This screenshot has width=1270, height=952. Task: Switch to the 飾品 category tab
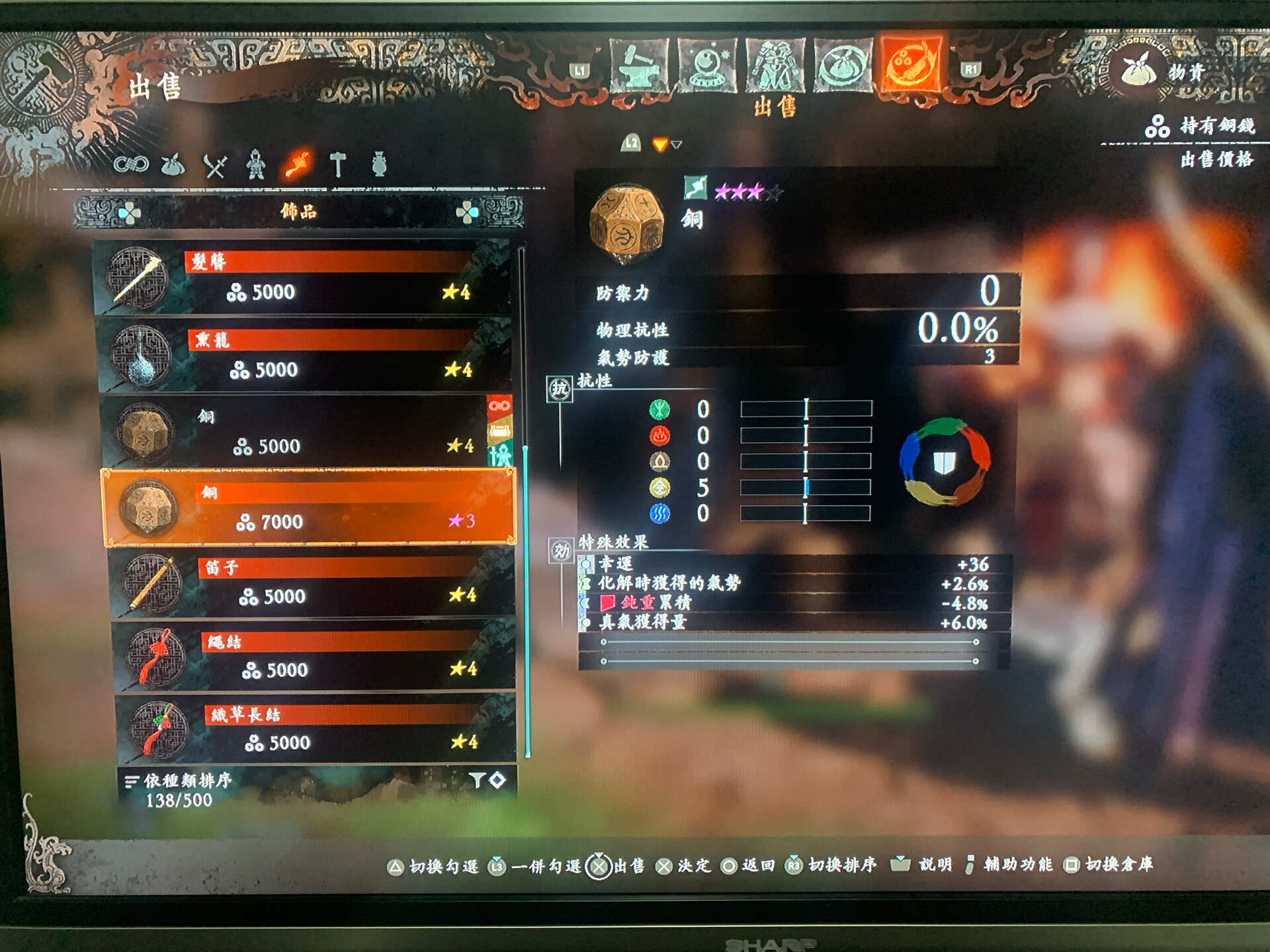(298, 210)
